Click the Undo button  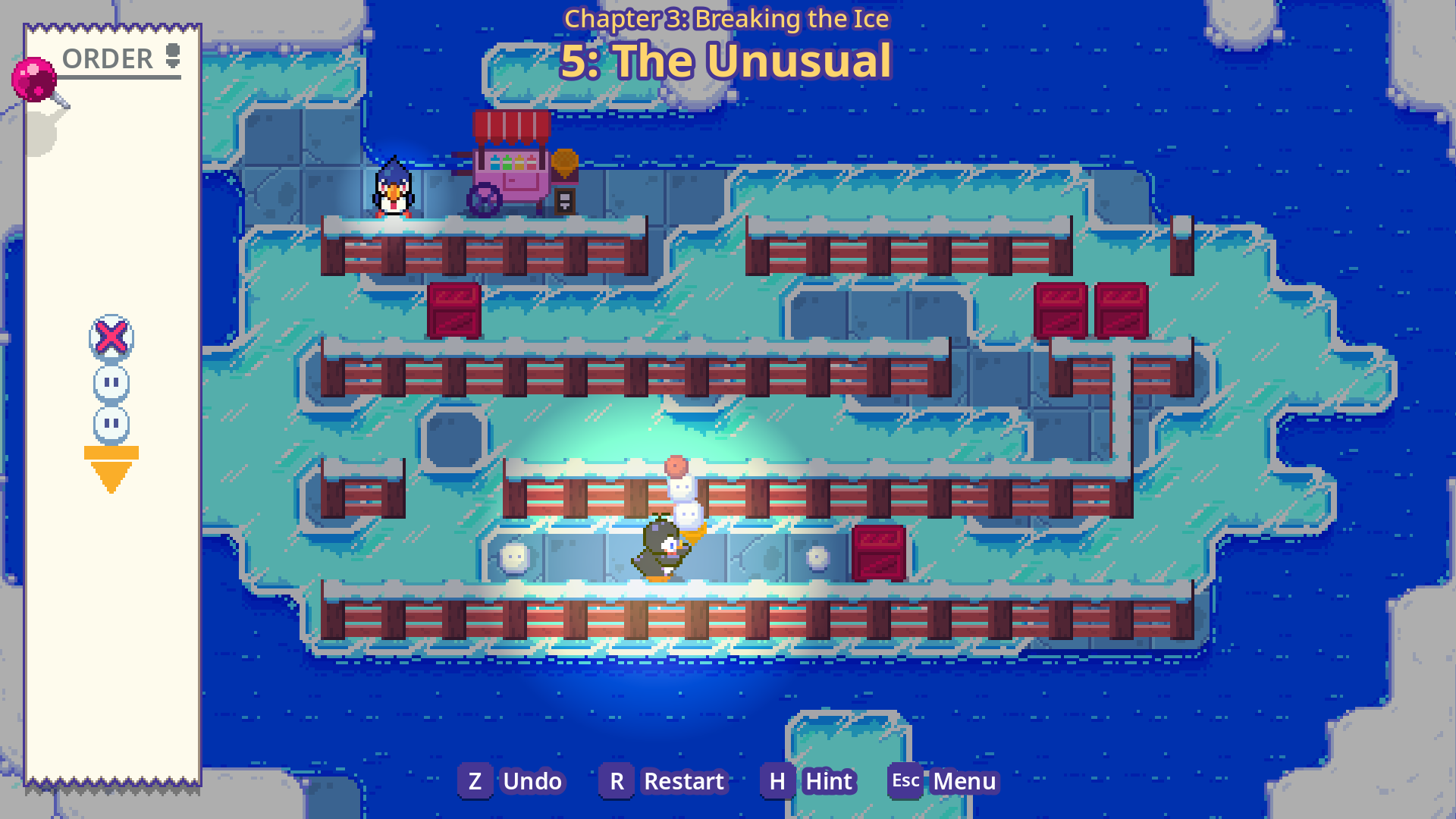(x=513, y=781)
